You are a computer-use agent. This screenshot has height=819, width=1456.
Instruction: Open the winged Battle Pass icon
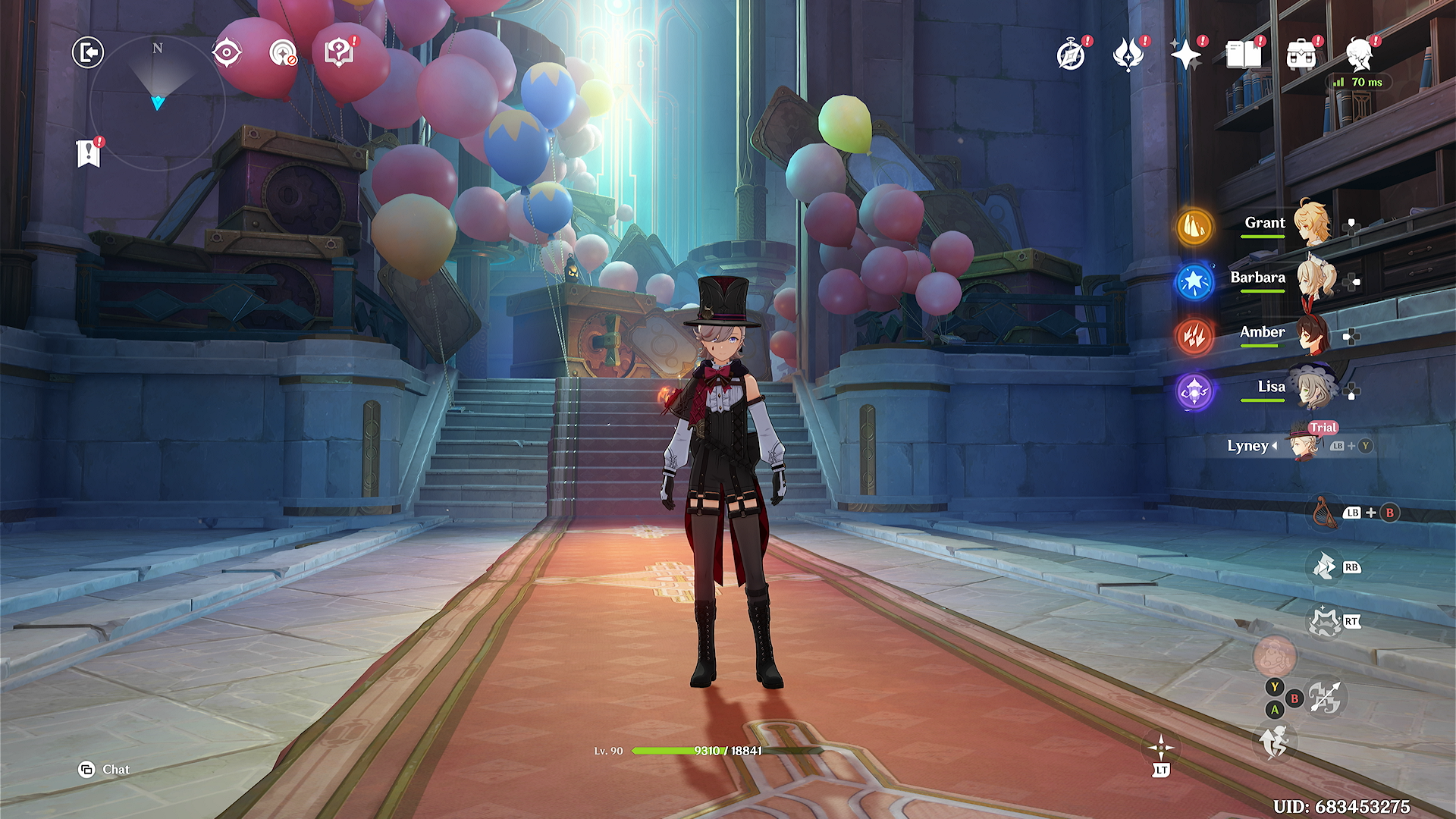[x=1128, y=55]
